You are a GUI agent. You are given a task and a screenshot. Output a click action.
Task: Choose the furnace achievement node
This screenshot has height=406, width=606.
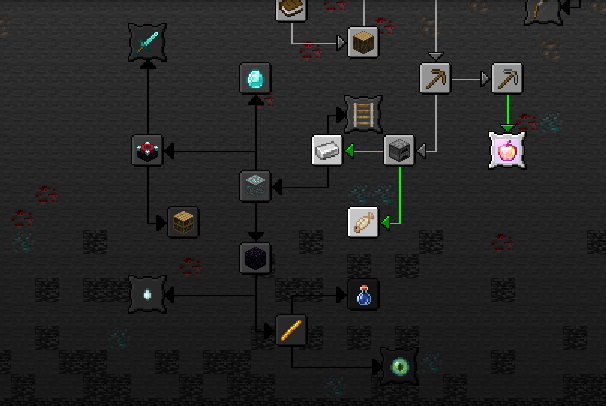pos(400,150)
